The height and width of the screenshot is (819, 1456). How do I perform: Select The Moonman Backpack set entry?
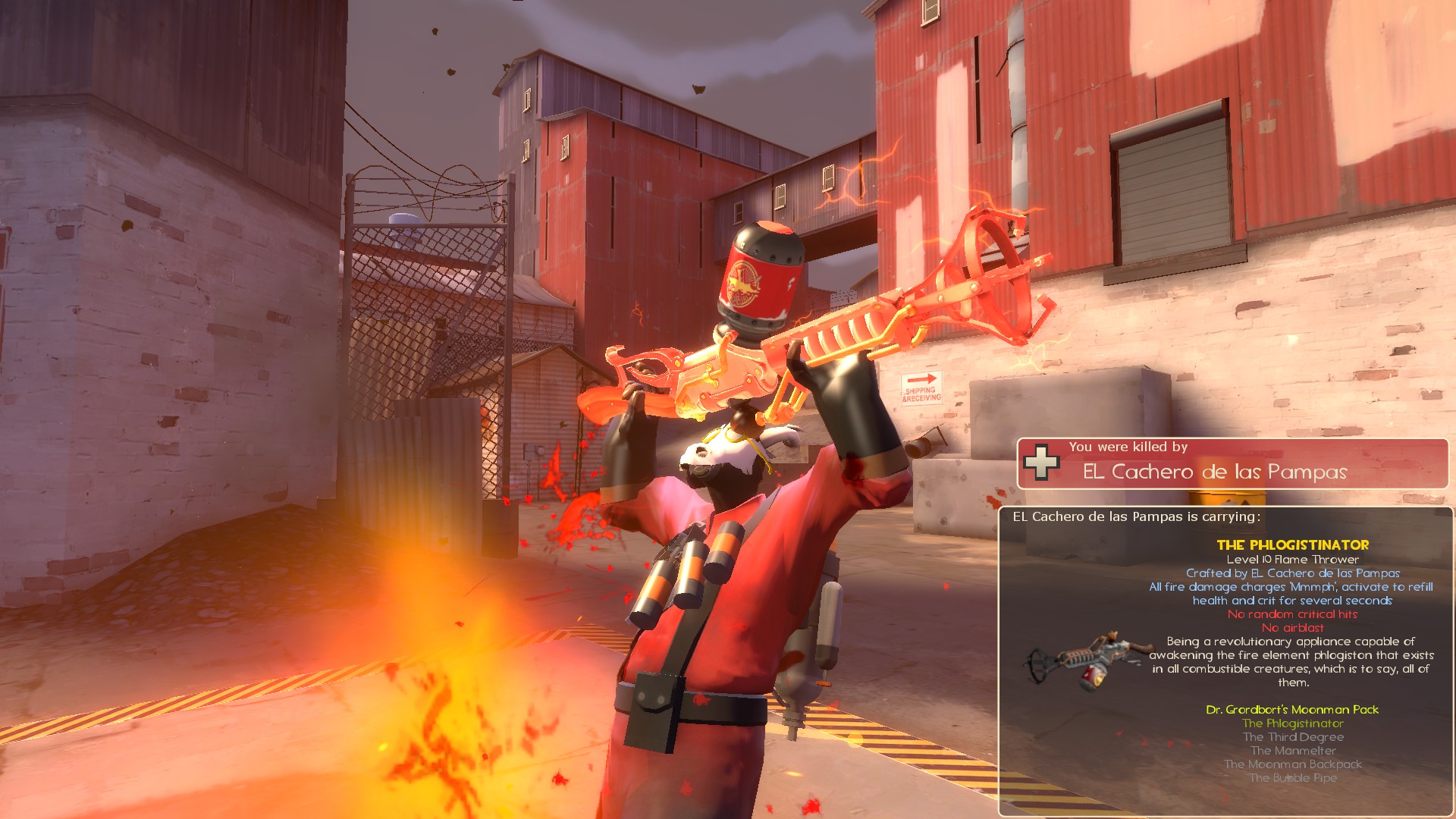pos(1292,764)
